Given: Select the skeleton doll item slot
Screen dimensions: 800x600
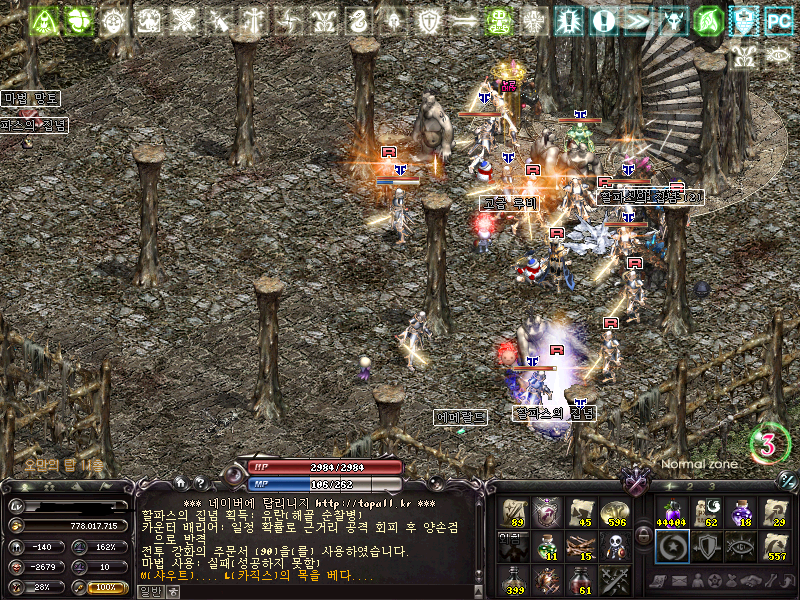Looking at the screenshot, I should [616, 546].
